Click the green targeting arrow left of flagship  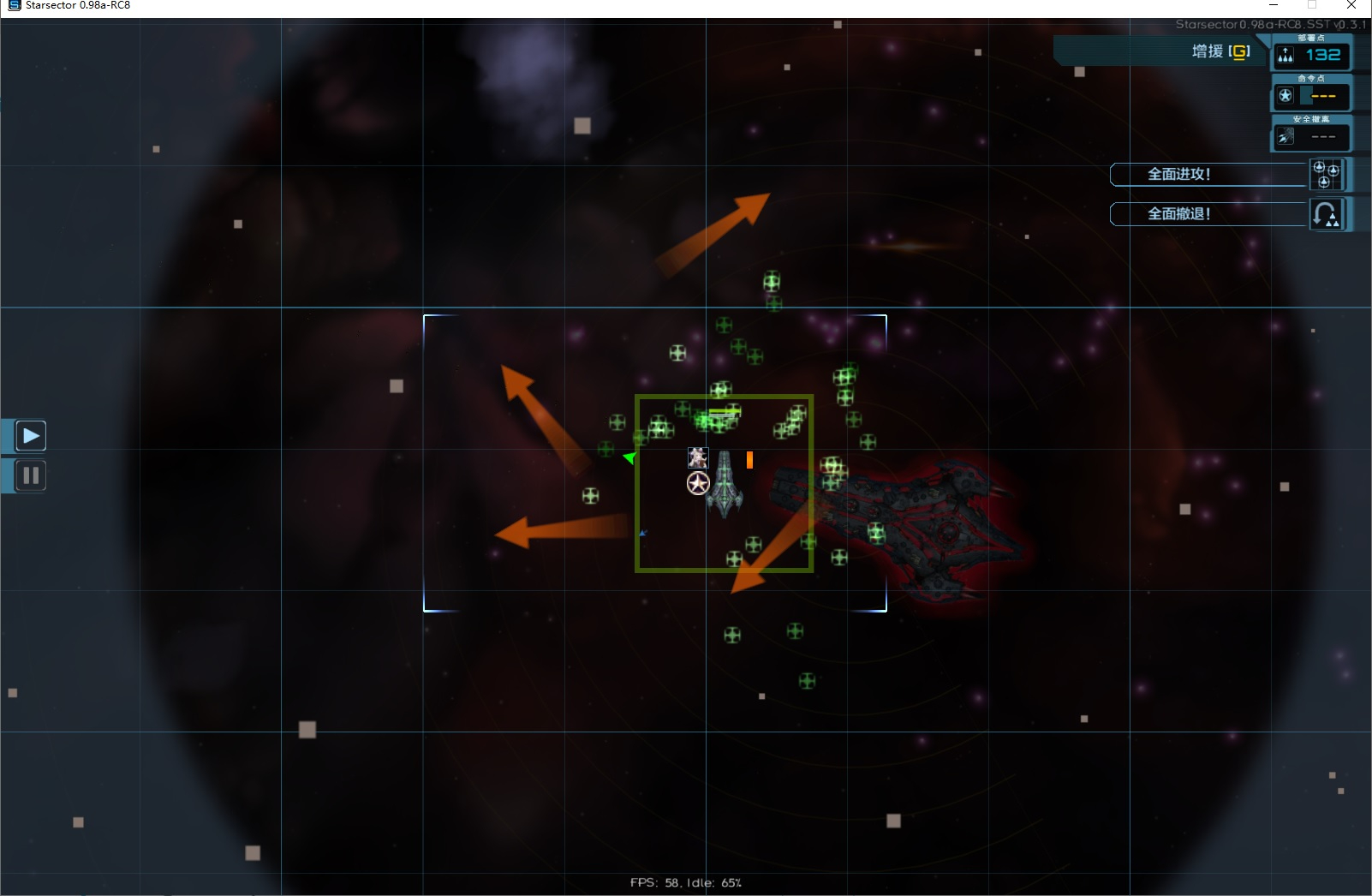tap(629, 458)
